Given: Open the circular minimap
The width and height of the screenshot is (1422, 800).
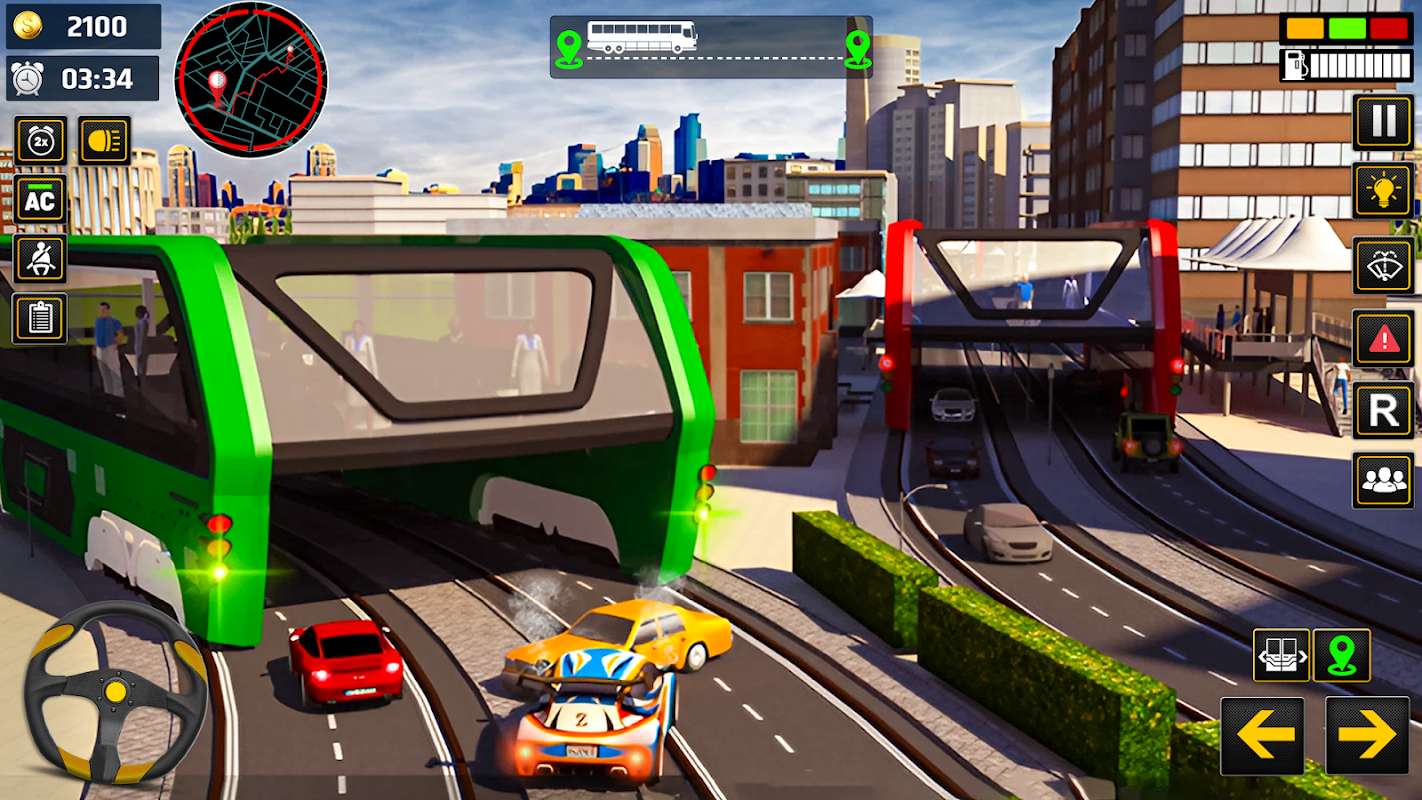Looking at the screenshot, I should pos(250,80).
